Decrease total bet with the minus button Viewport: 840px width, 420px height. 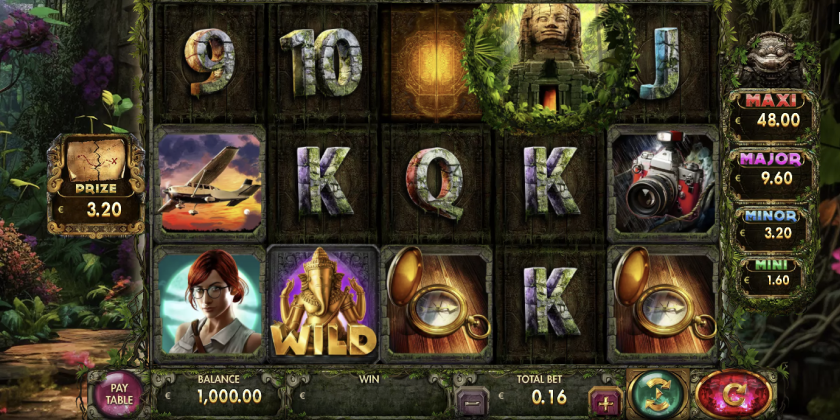tap(470, 401)
